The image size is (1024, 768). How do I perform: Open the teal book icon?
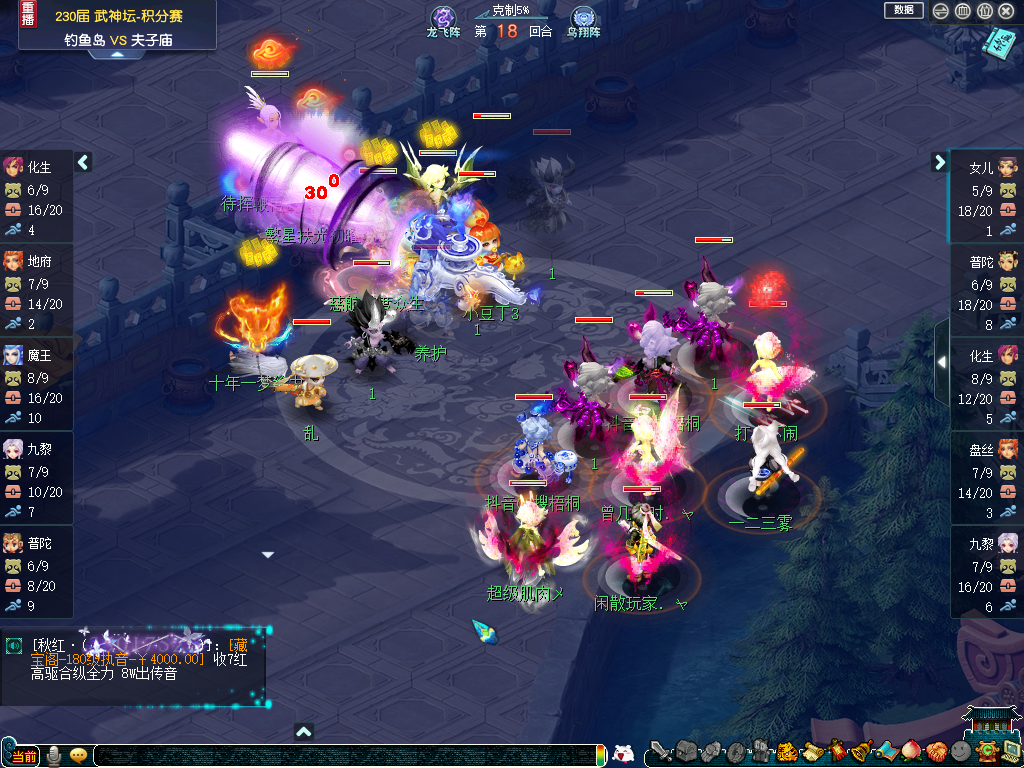click(997, 43)
